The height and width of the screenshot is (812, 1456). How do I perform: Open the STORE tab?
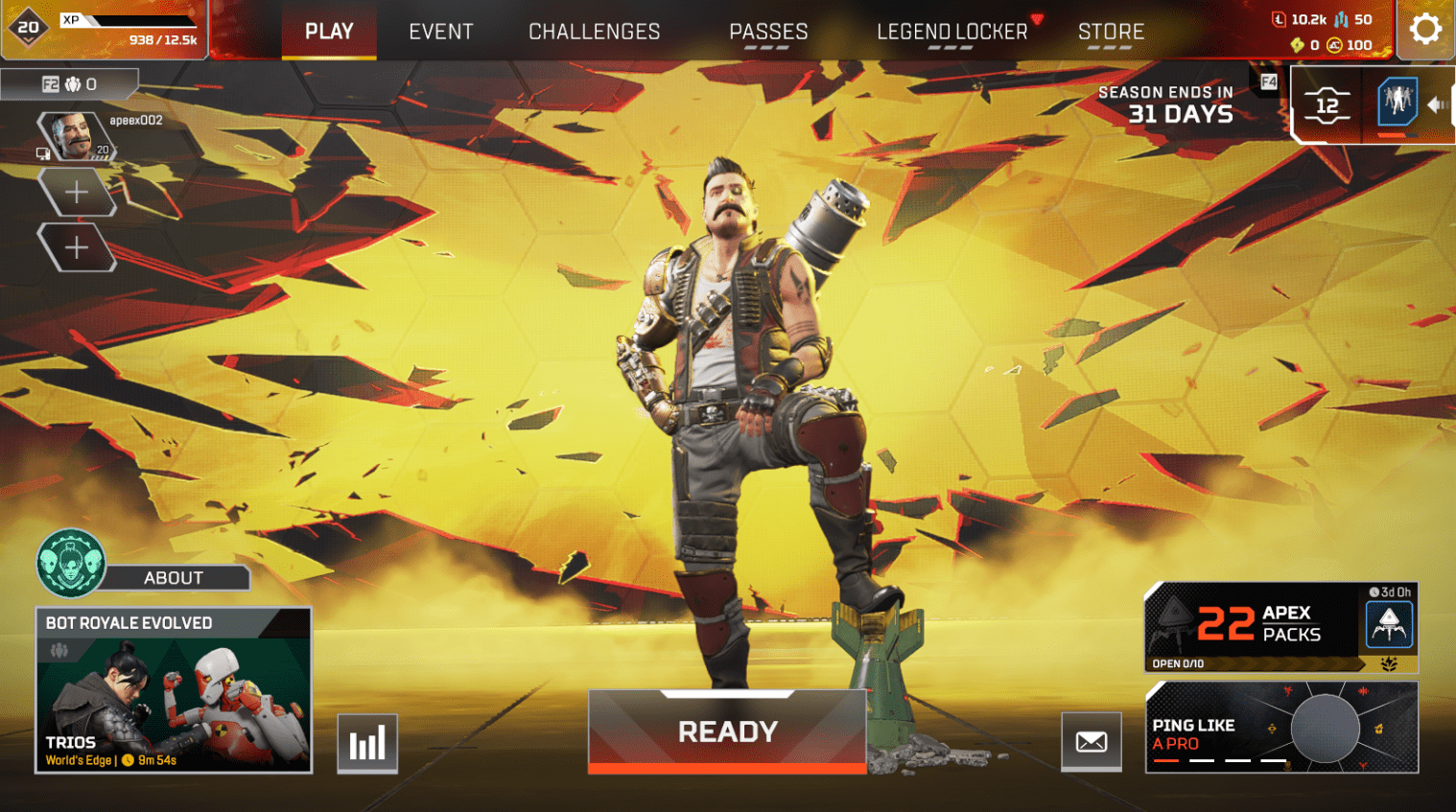coord(1111,31)
